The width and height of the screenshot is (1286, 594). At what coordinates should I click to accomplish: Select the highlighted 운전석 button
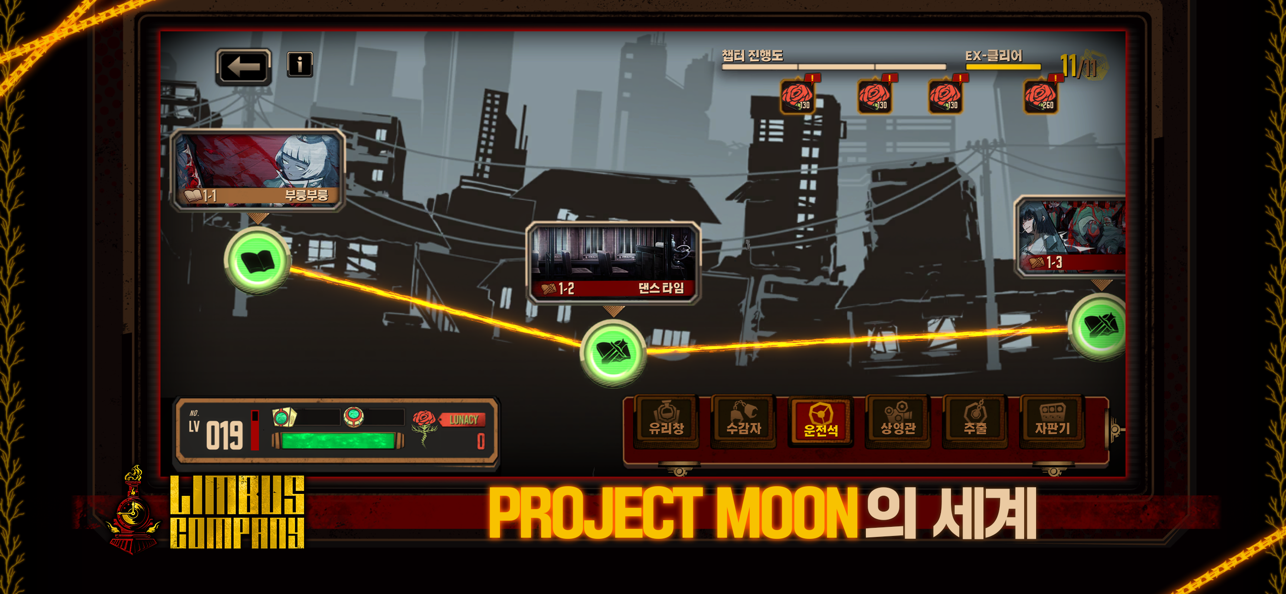coord(820,420)
